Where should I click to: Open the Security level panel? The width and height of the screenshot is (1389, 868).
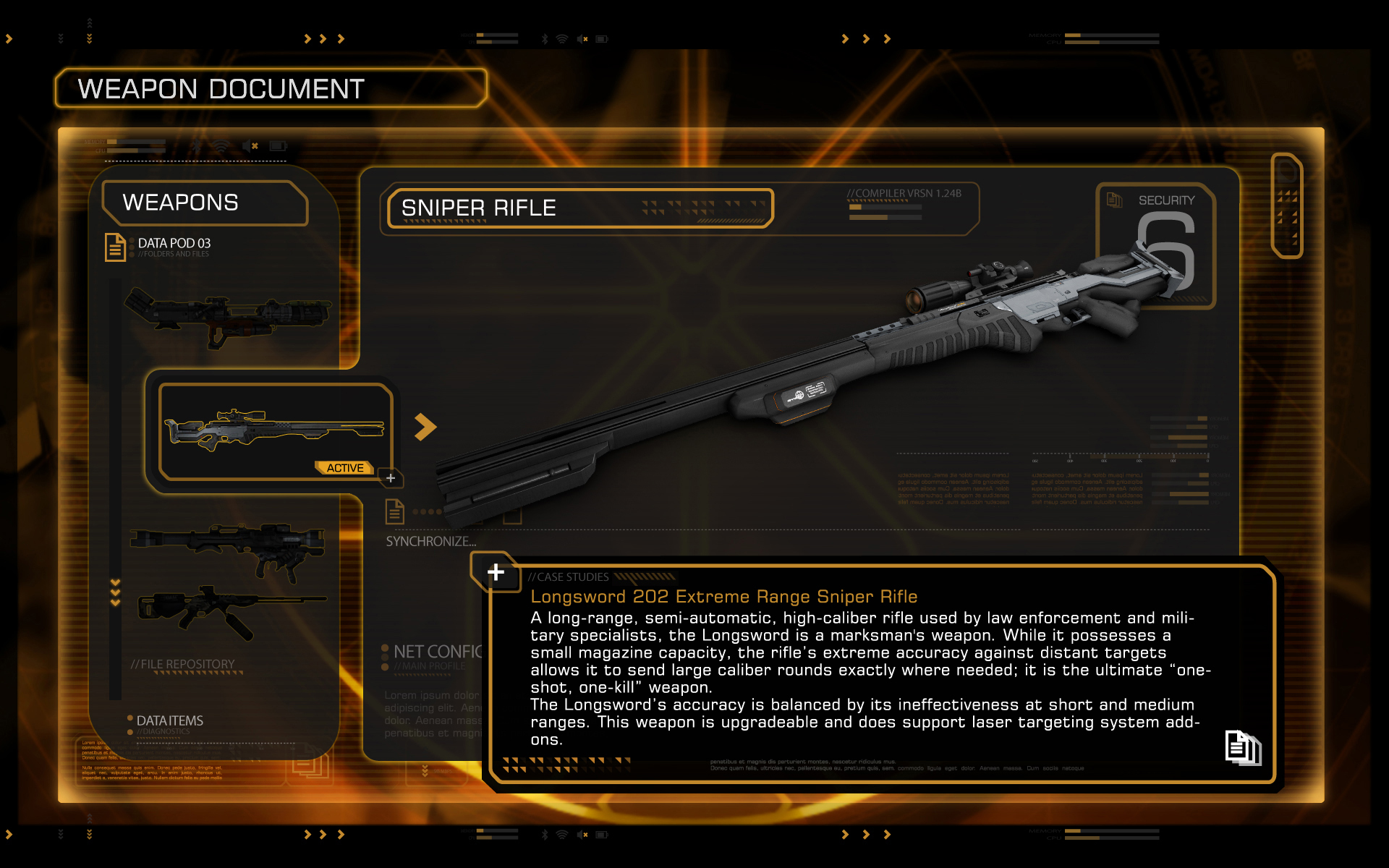click(1155, 246)
